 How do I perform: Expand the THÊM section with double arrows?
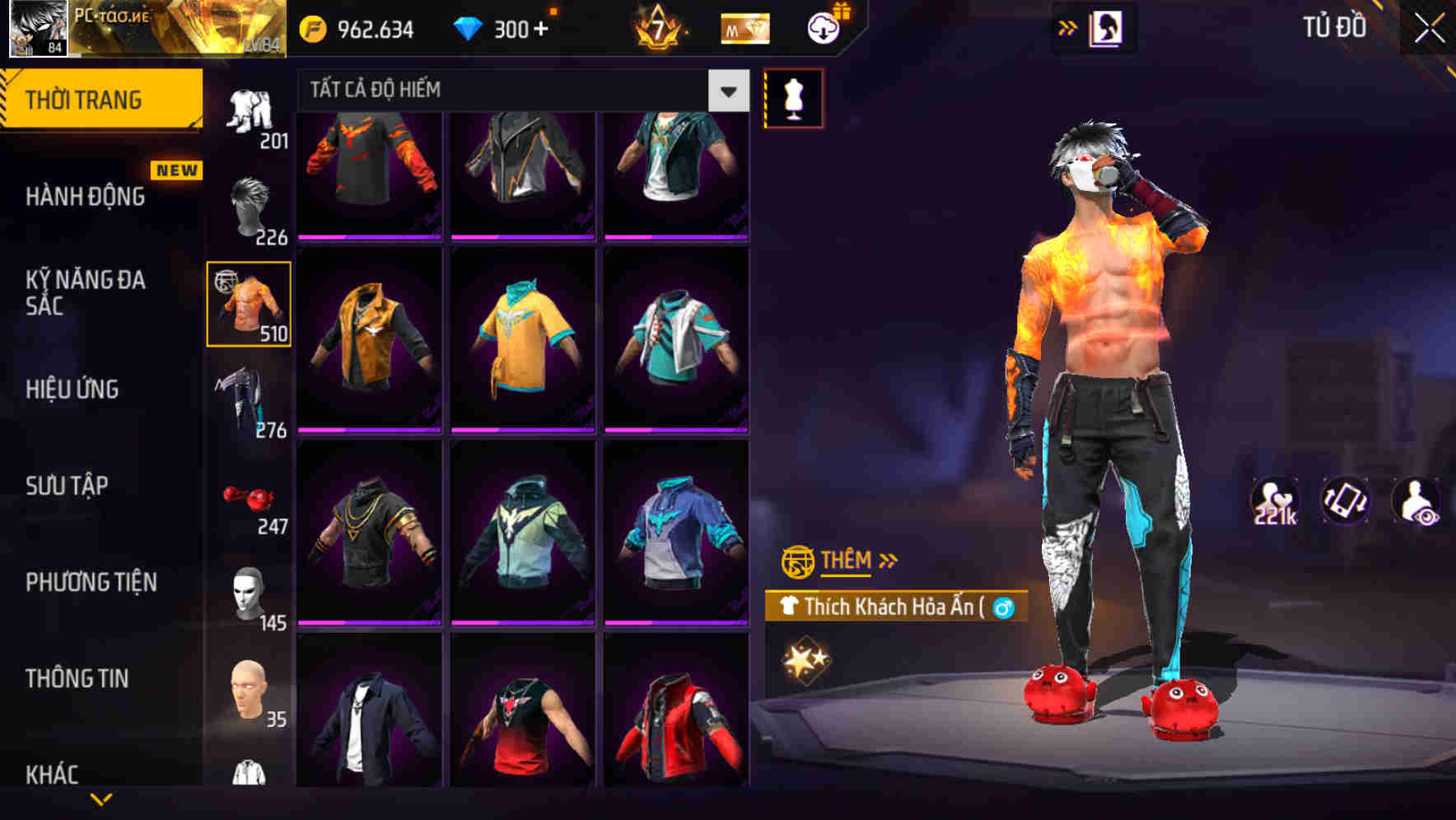(888, 560)
